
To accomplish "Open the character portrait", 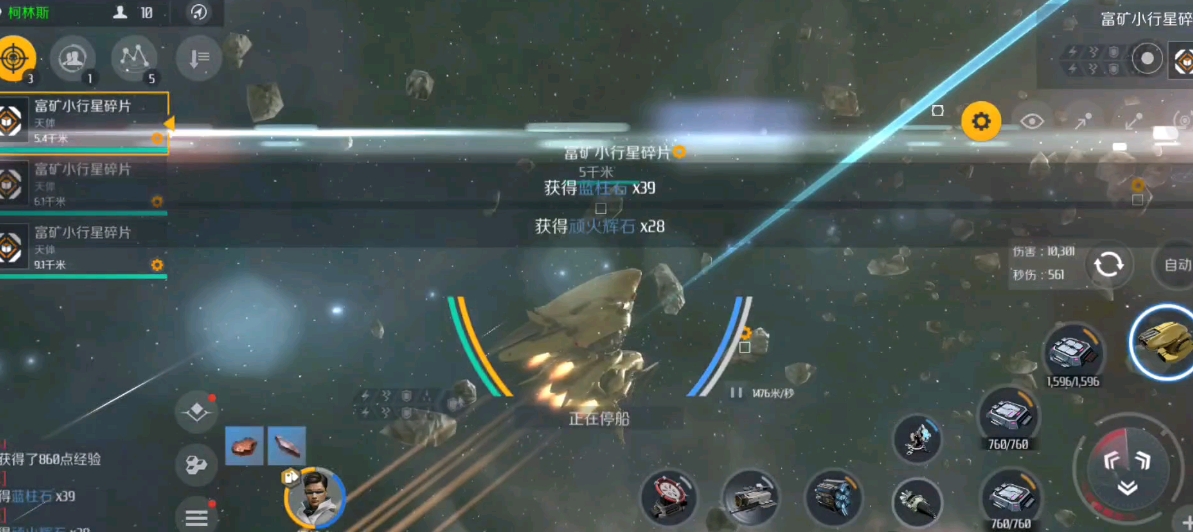I will point(315,496).
